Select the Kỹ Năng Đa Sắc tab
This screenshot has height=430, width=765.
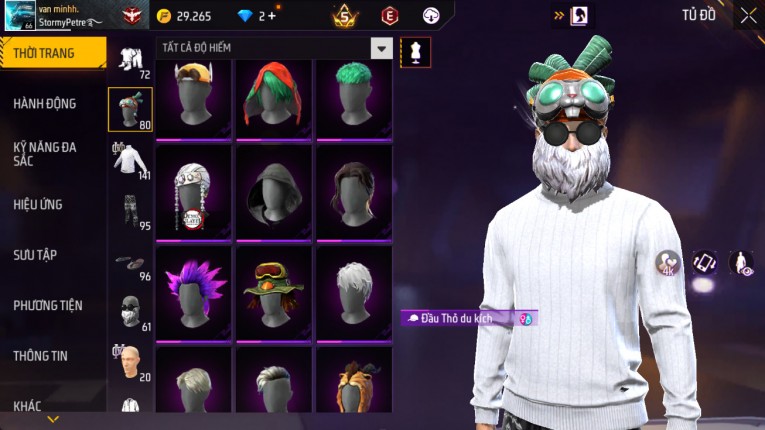click(x=45, y=154)
